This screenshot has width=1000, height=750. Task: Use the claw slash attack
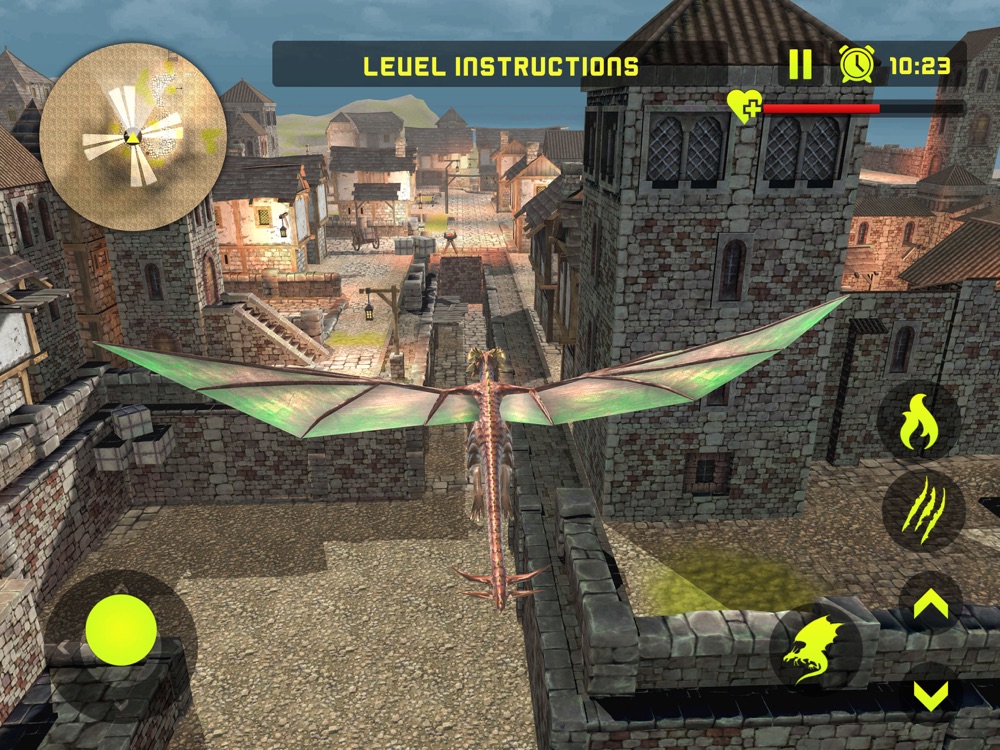(x=921, y=510)
